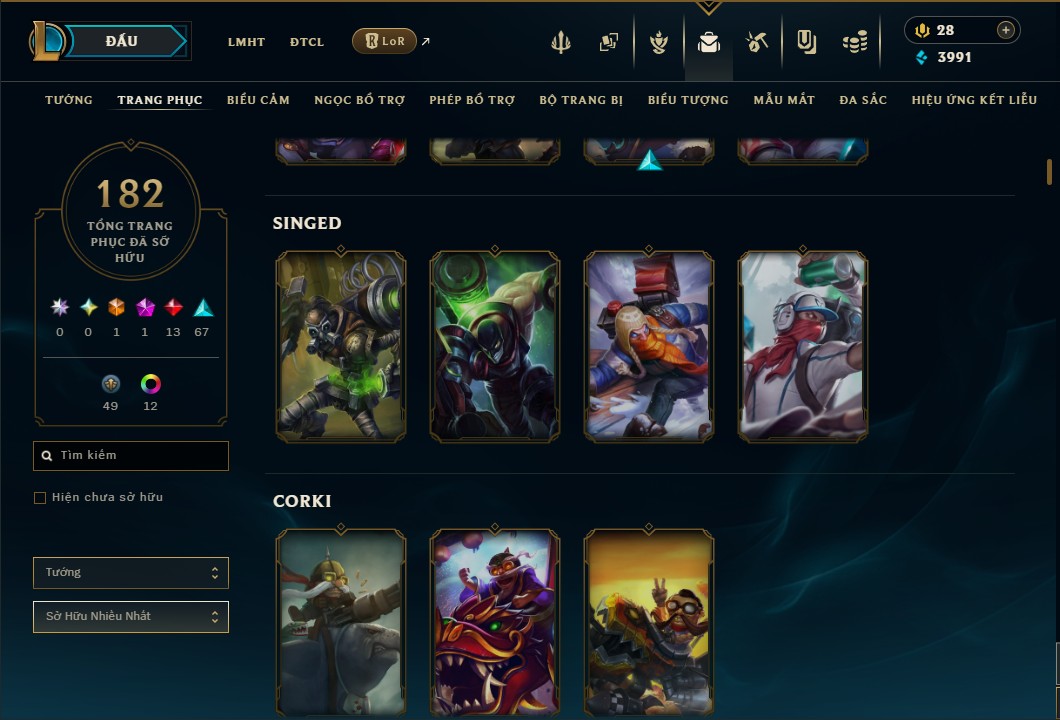Click the ĐẤU play button
The image size is (1060, 720).
(x=122, y=41)
